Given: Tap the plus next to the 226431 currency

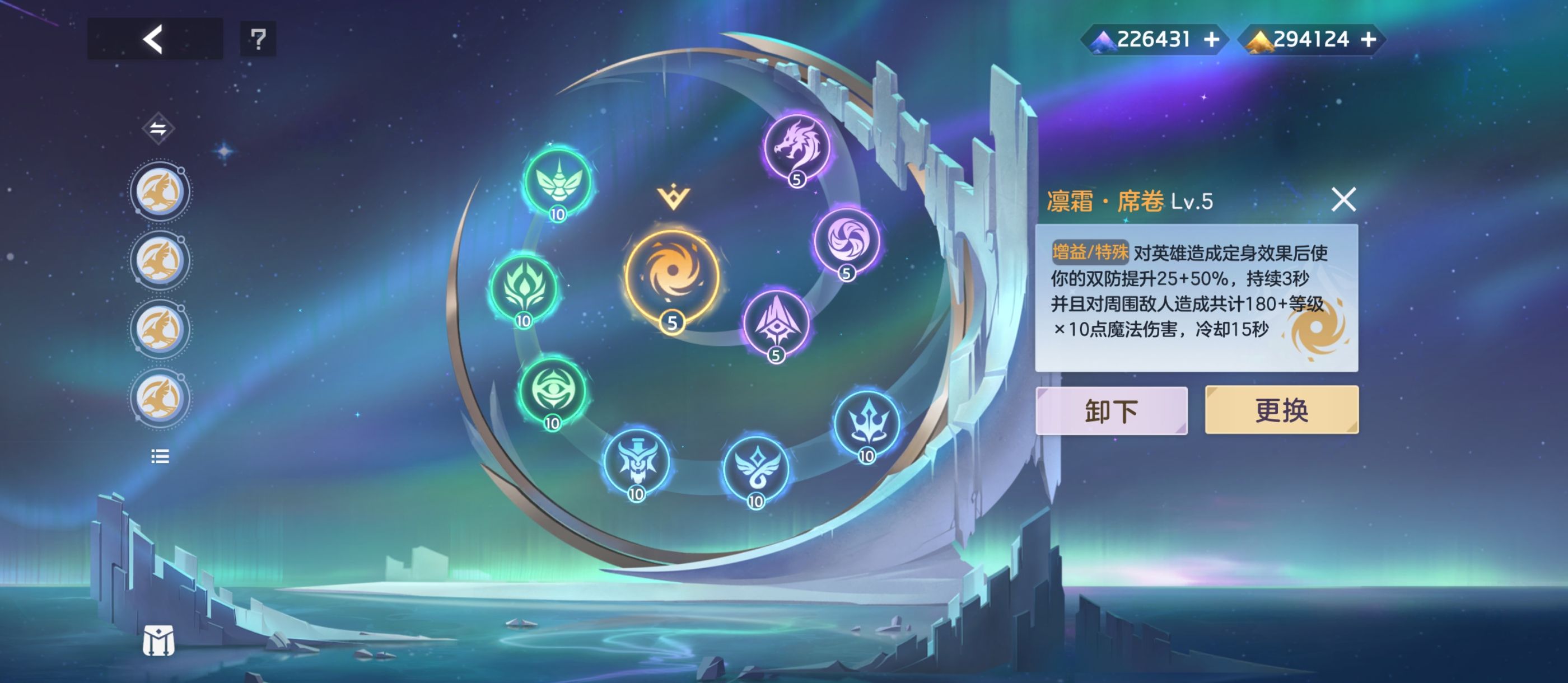Looking at the screenshot, I should pos(1212,39).
